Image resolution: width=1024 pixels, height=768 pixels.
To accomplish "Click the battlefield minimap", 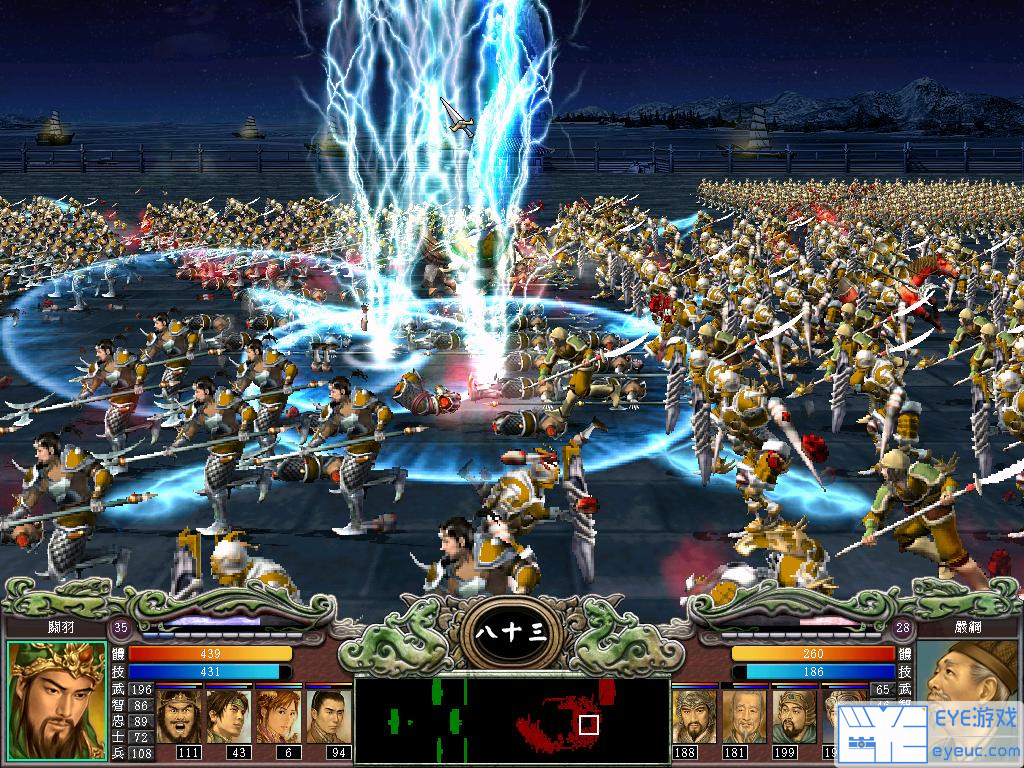I will (x=511, y=720).
